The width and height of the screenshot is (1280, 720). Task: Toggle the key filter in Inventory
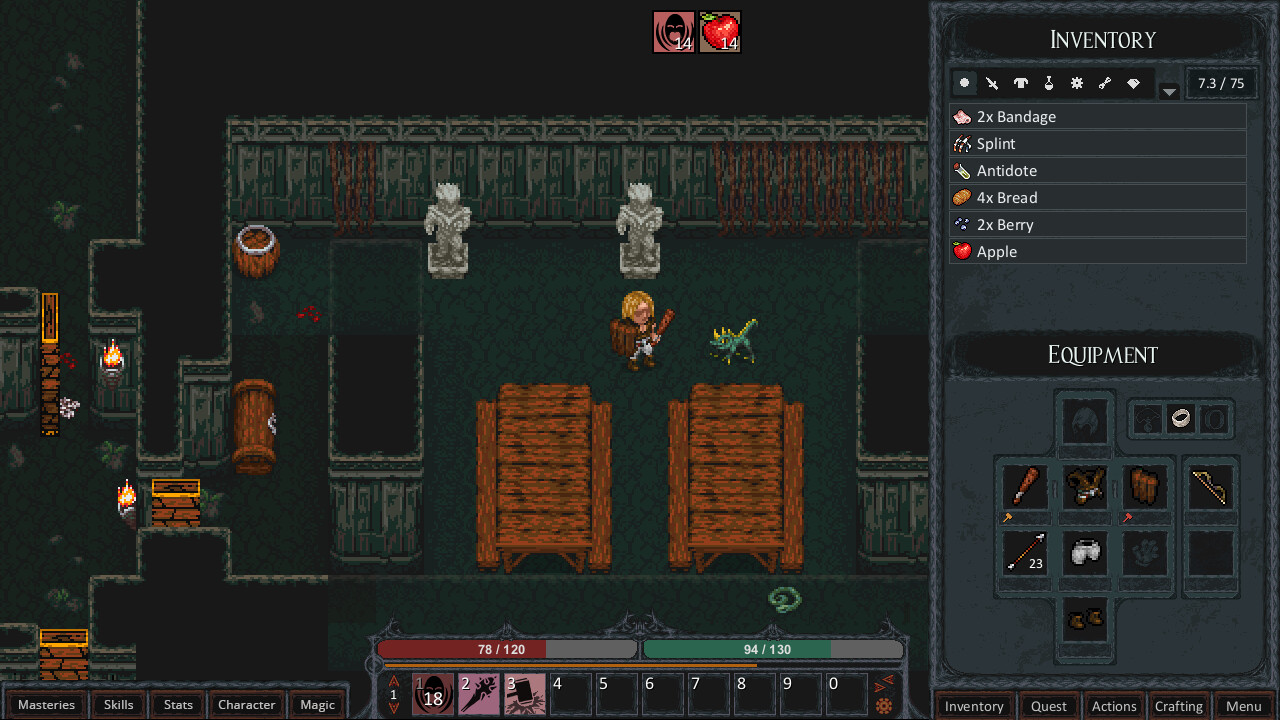1104,83
